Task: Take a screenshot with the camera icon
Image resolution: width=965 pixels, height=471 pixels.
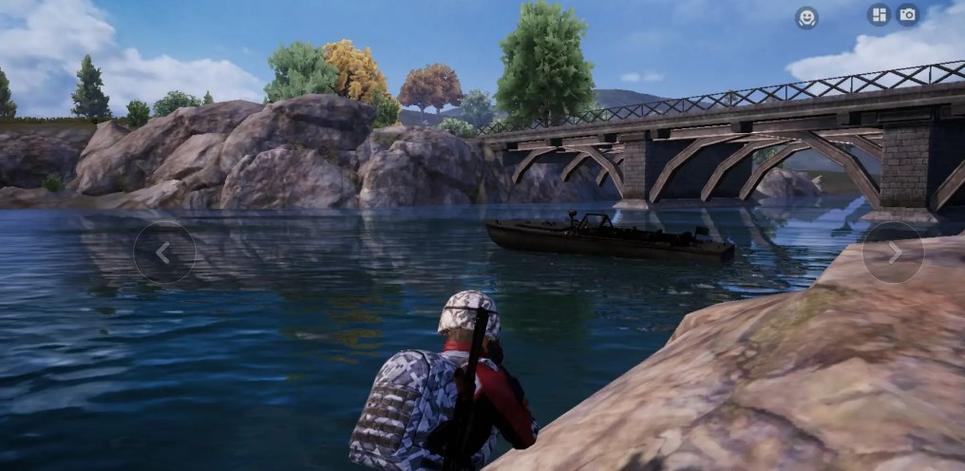Action: 907,15
